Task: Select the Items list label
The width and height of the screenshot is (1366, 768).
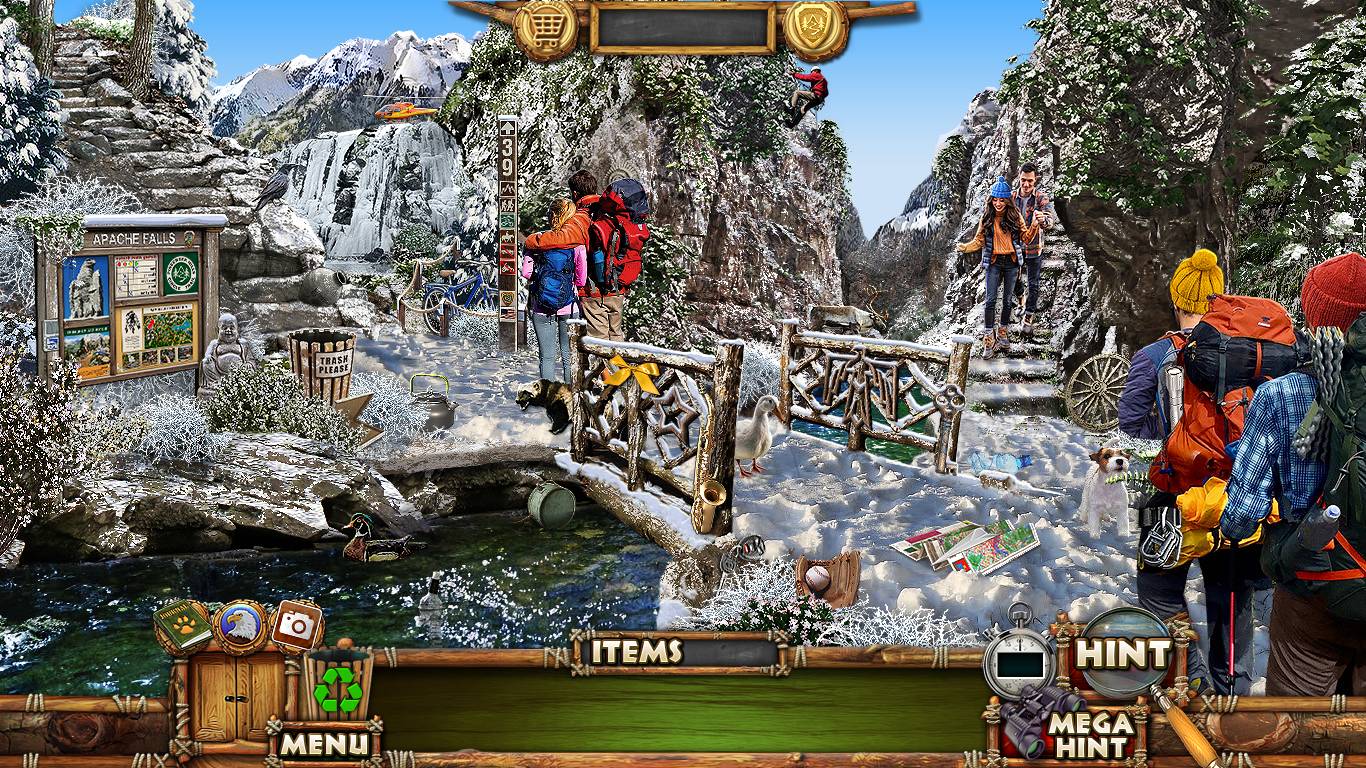Action: [636, 652]
